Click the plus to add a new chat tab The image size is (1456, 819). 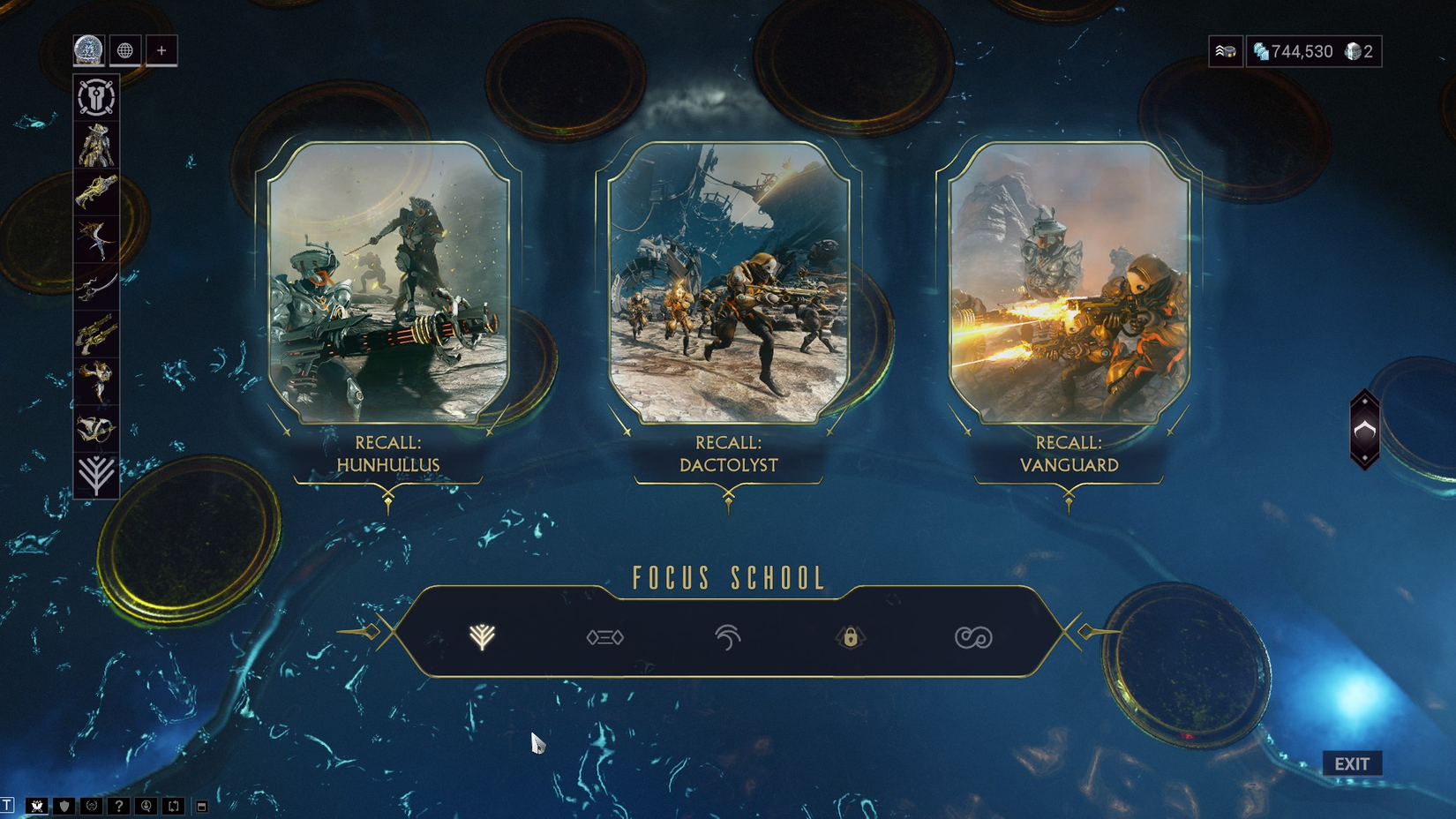(x=160, y=50)
